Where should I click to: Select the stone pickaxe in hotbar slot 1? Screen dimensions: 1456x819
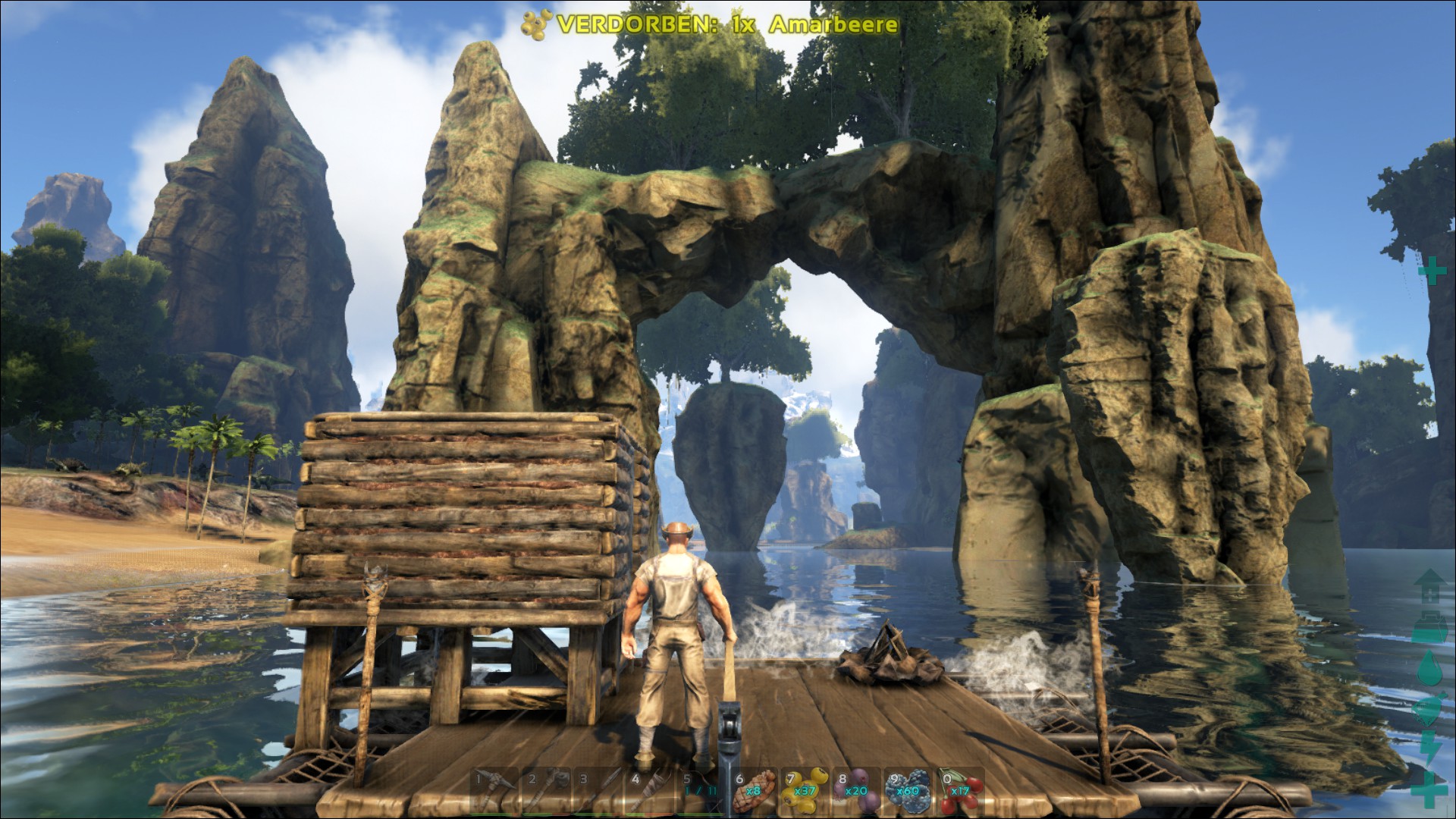pos(494,789)
